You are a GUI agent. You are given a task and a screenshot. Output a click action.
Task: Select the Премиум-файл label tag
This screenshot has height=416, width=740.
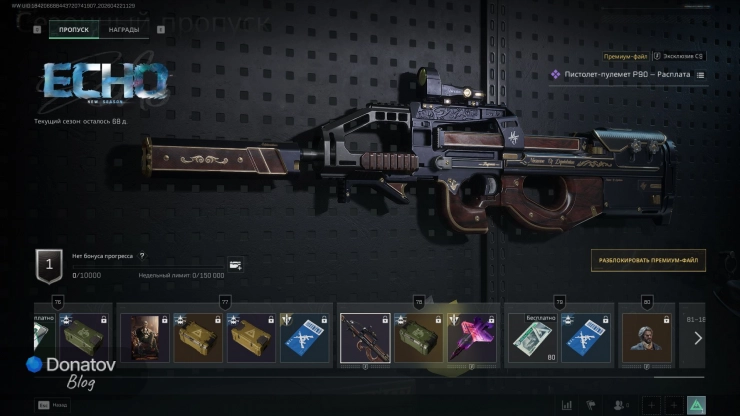pyautogui.click(x=623, y=57)
